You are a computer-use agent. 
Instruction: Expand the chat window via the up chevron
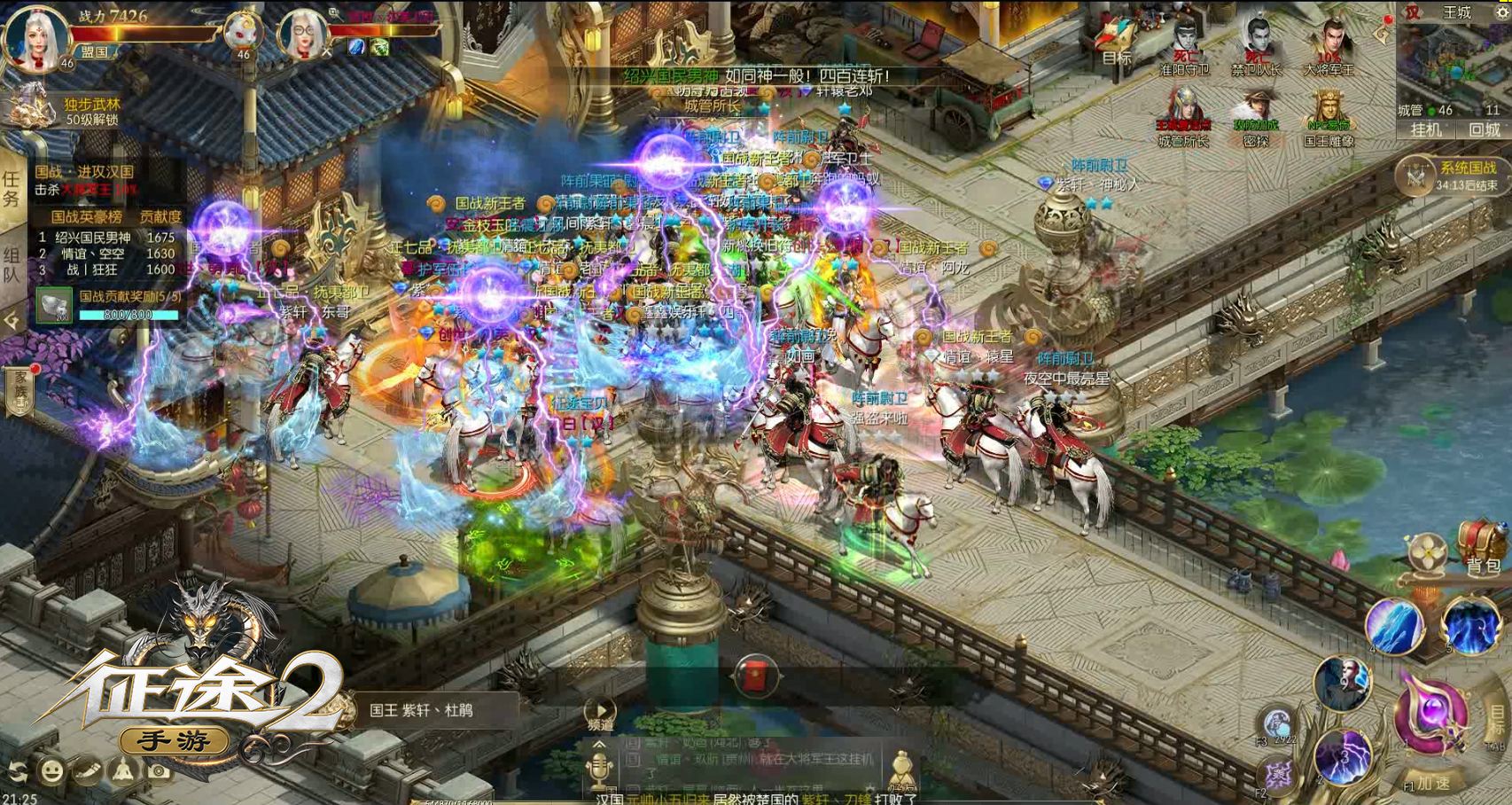point(600,745)
